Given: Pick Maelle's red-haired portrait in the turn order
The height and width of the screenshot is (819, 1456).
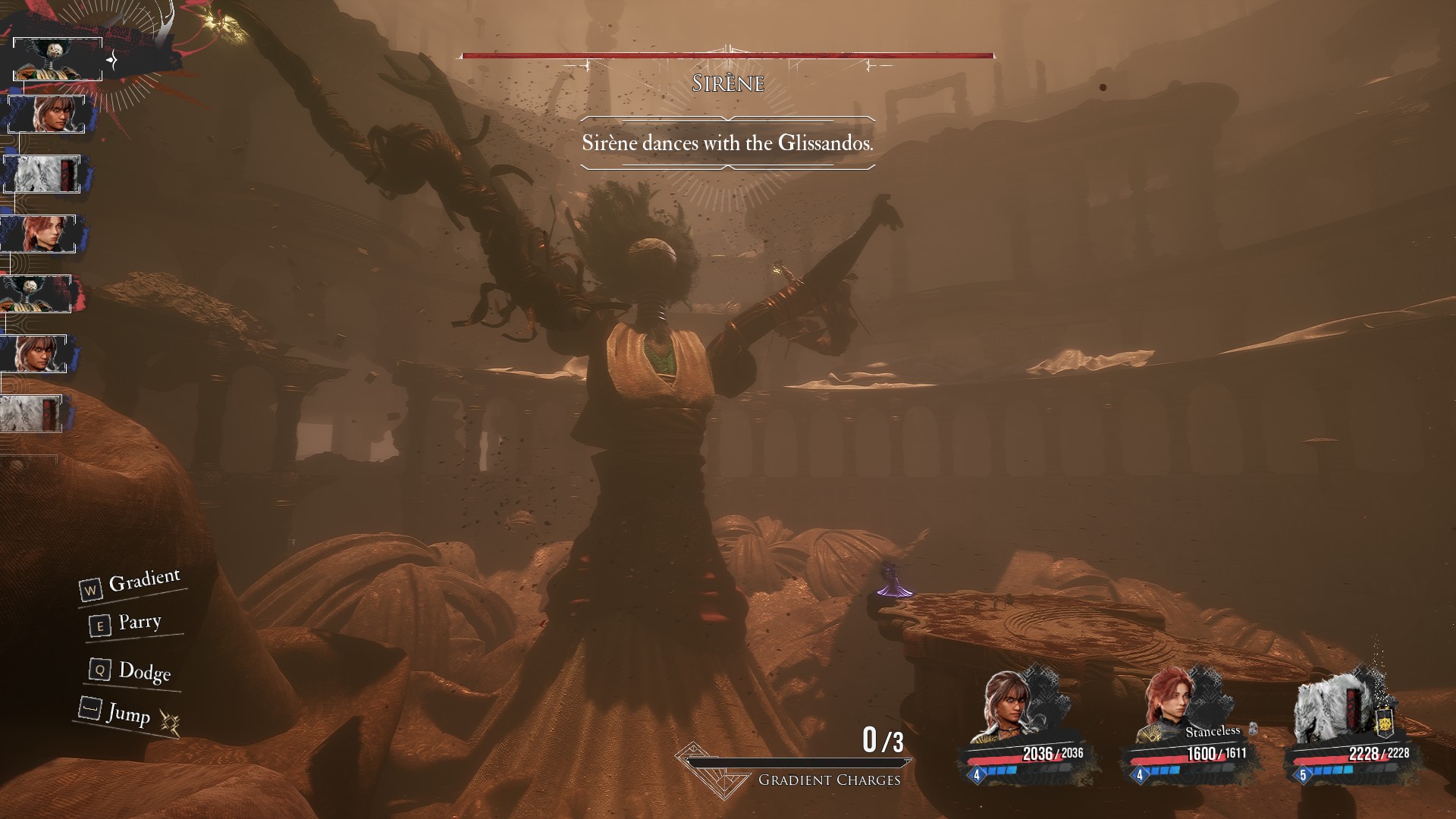Looking at the screenshot, I should pos(38,234).
